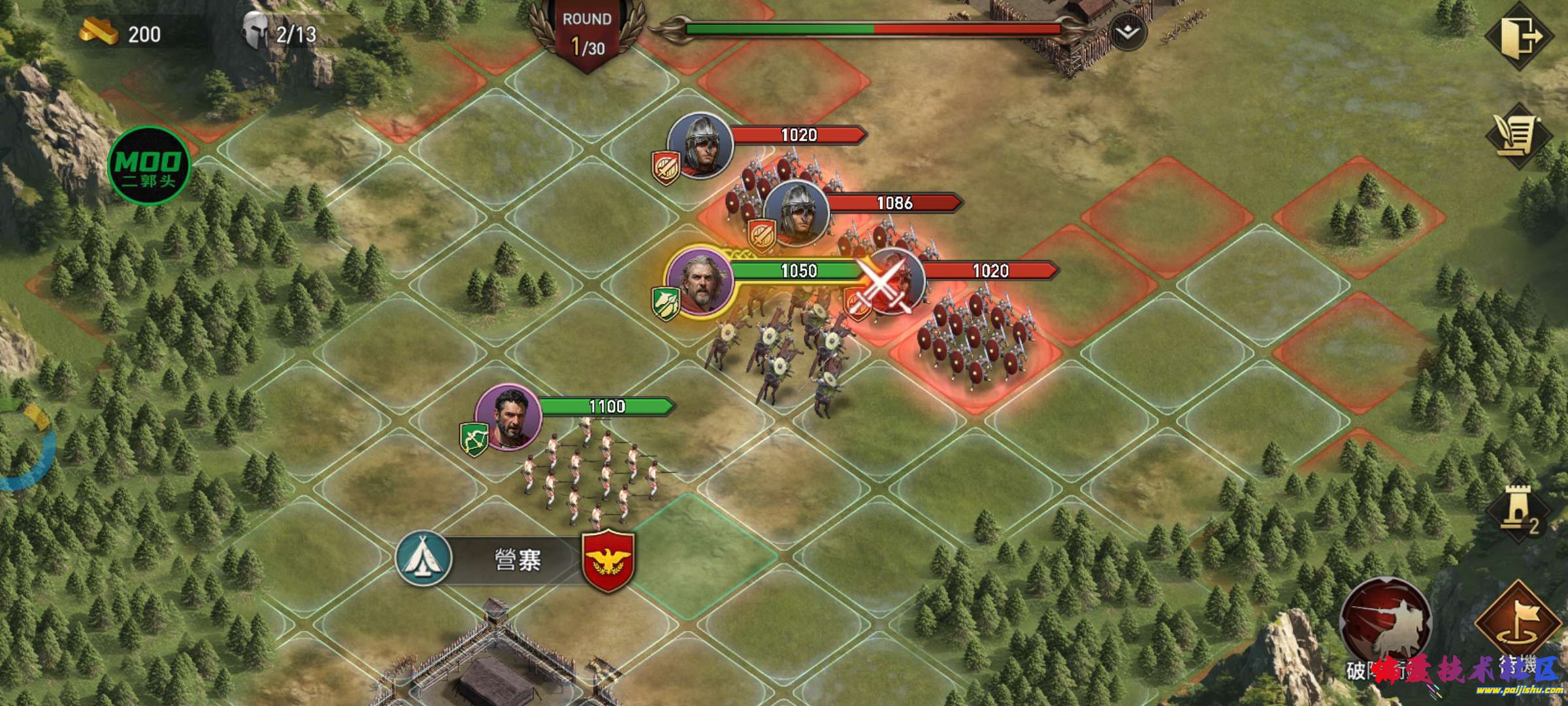The width and height of the screenshot is (1568, 706).
Task: Expand the dropdown arrow beside the strength bar
Action: [x=1128, y=31]
